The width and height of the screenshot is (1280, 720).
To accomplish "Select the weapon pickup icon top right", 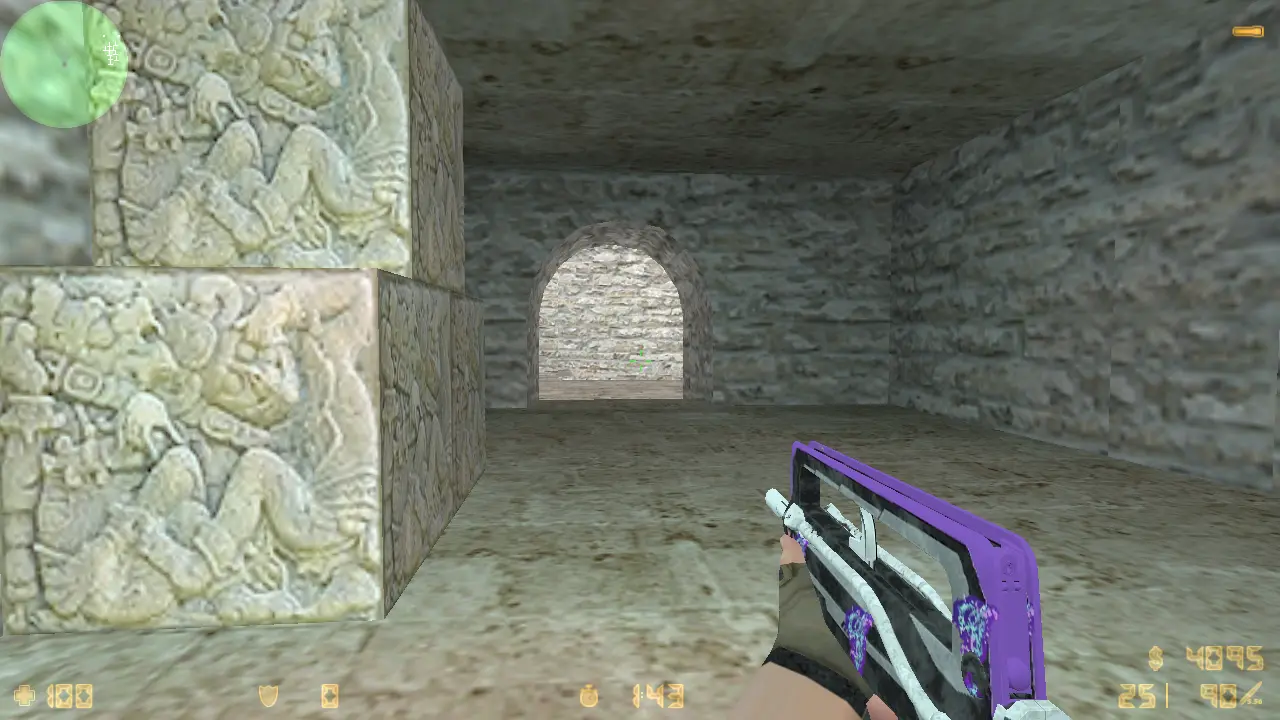I will point(1250,30).
